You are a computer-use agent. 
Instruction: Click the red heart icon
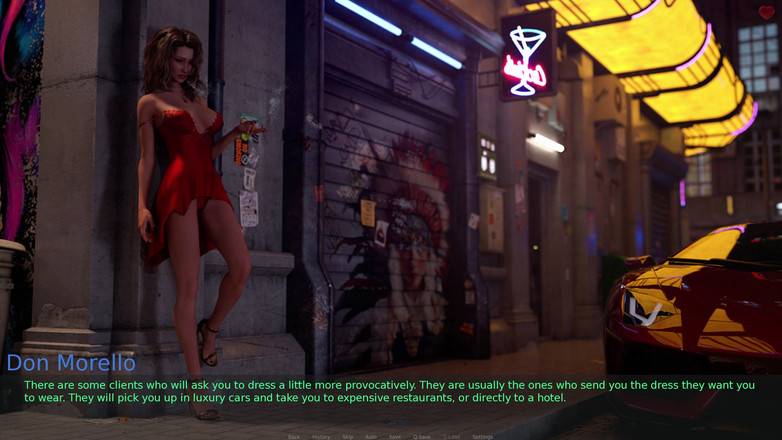(x=766, y=13)
